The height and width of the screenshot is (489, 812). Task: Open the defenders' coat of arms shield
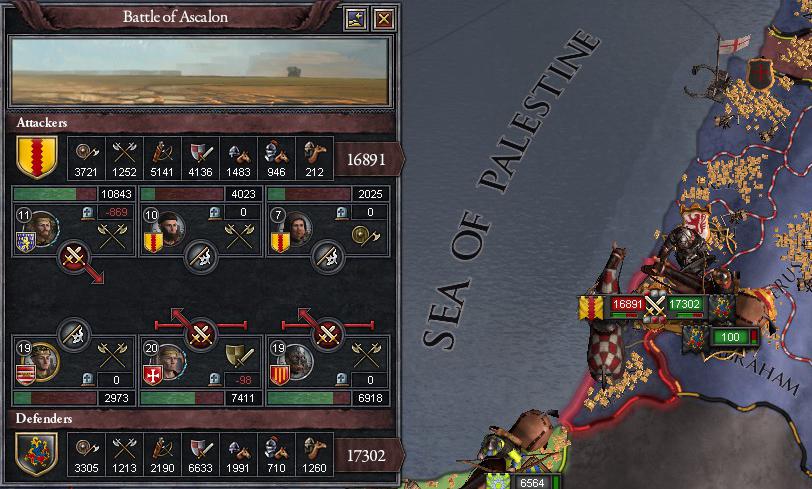pos(35,454)
